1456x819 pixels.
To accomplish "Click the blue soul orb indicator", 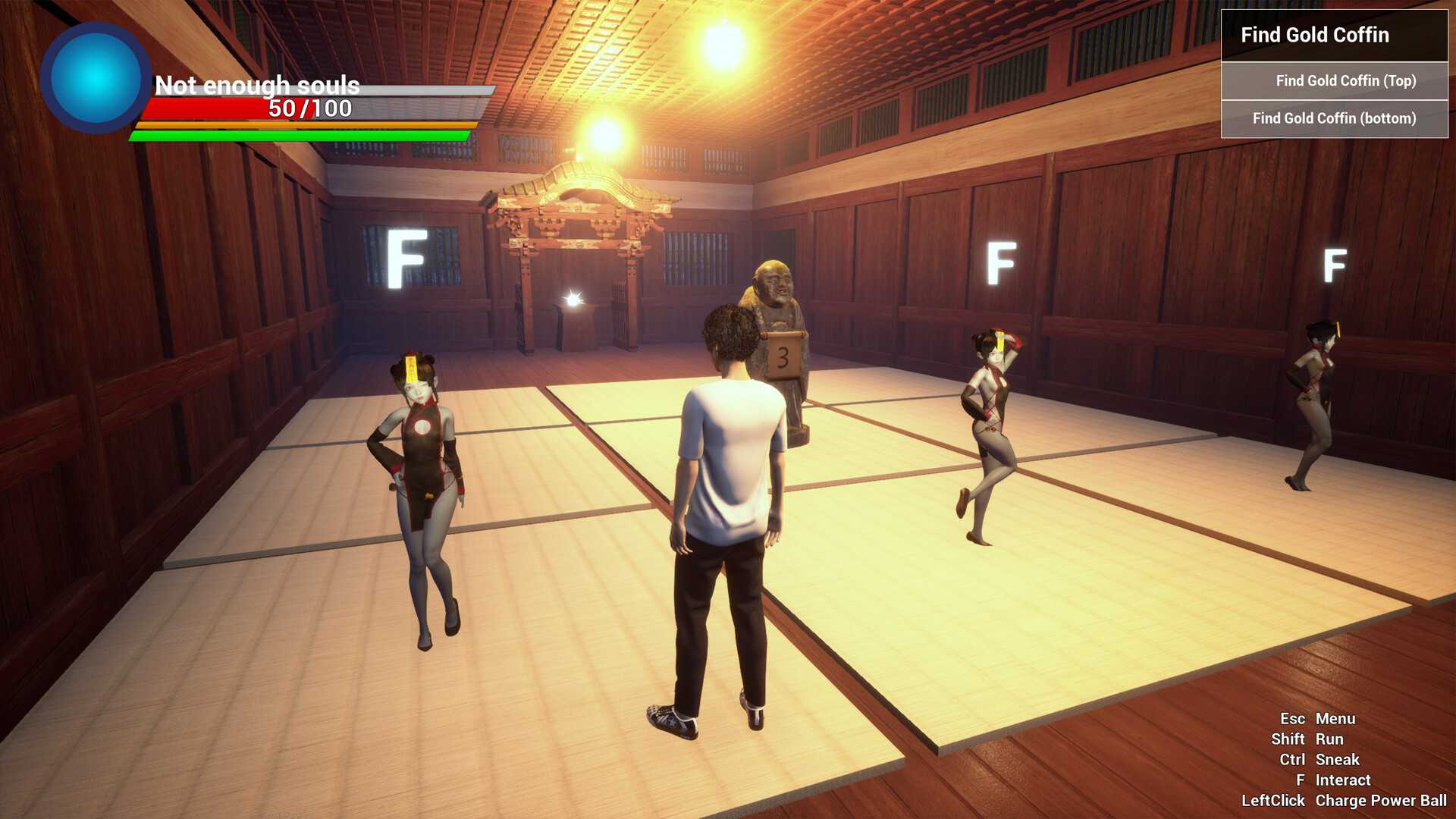I will [95, 76].
